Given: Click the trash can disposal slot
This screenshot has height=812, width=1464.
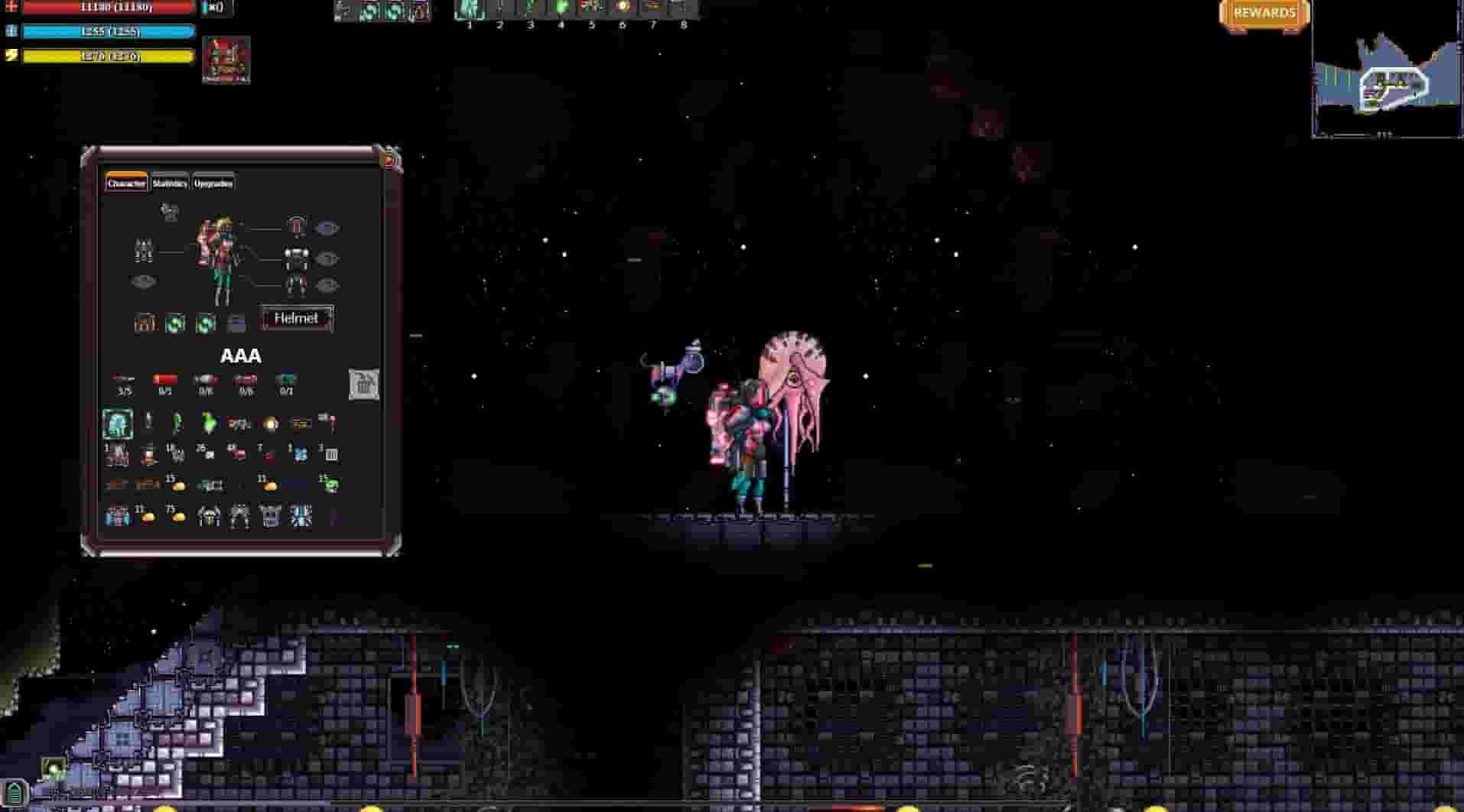Looking at the screenshot, I should pyautogui.click(x=363, y=385).
